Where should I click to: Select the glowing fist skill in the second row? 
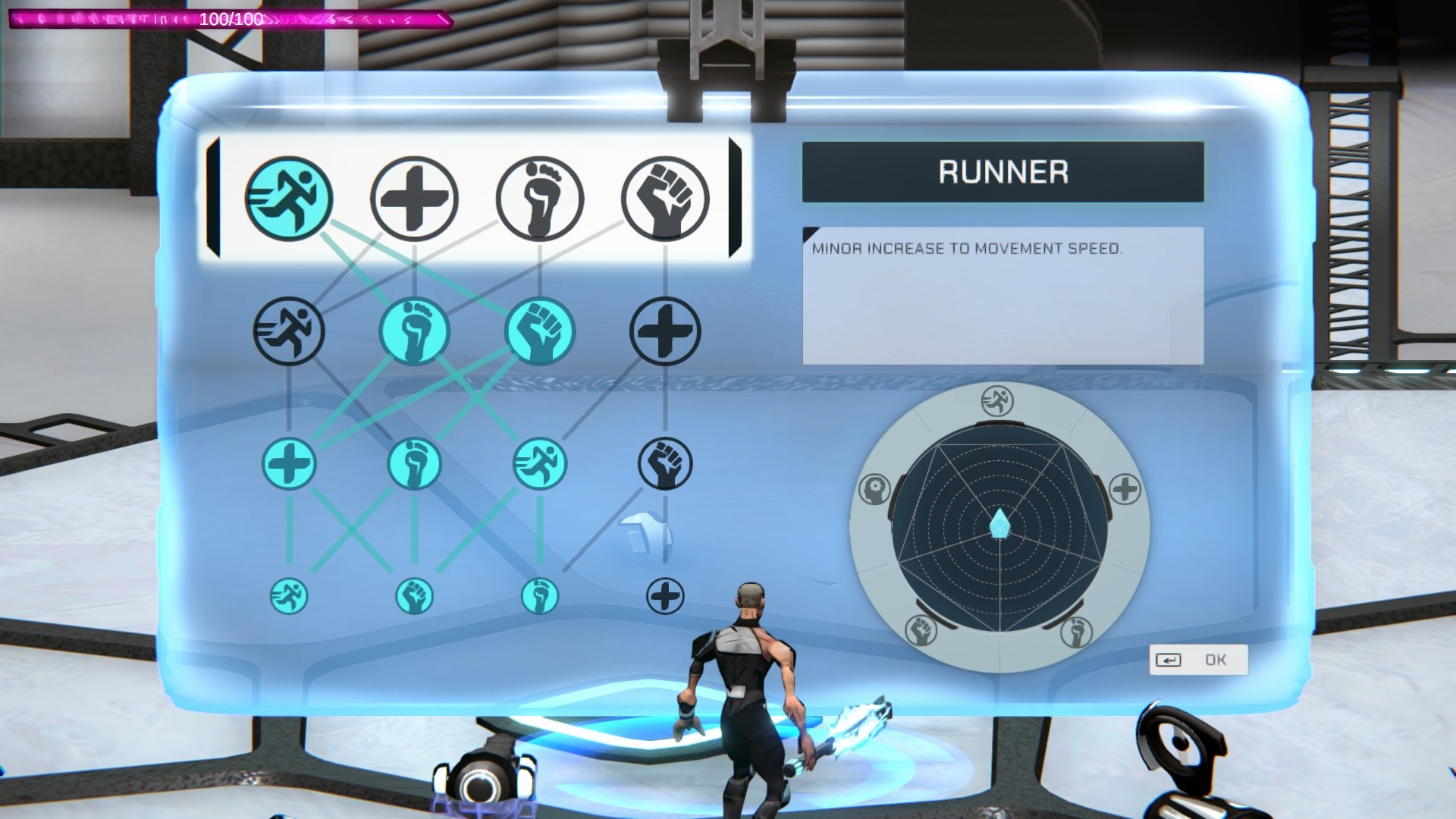[x=541, y=331]
